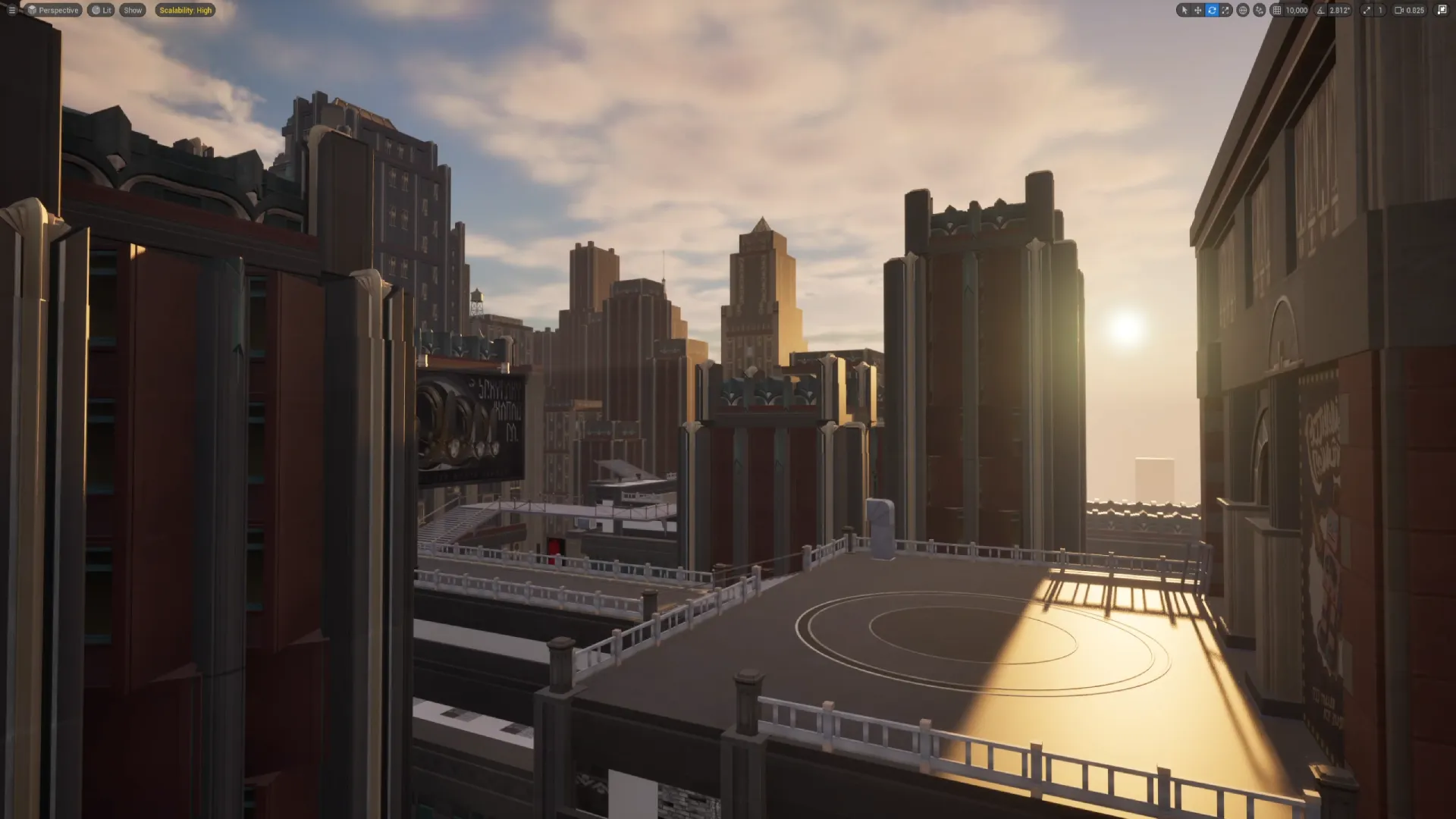
Task: Toggle scale snapping arrow icon
Action: [1367, 11]
